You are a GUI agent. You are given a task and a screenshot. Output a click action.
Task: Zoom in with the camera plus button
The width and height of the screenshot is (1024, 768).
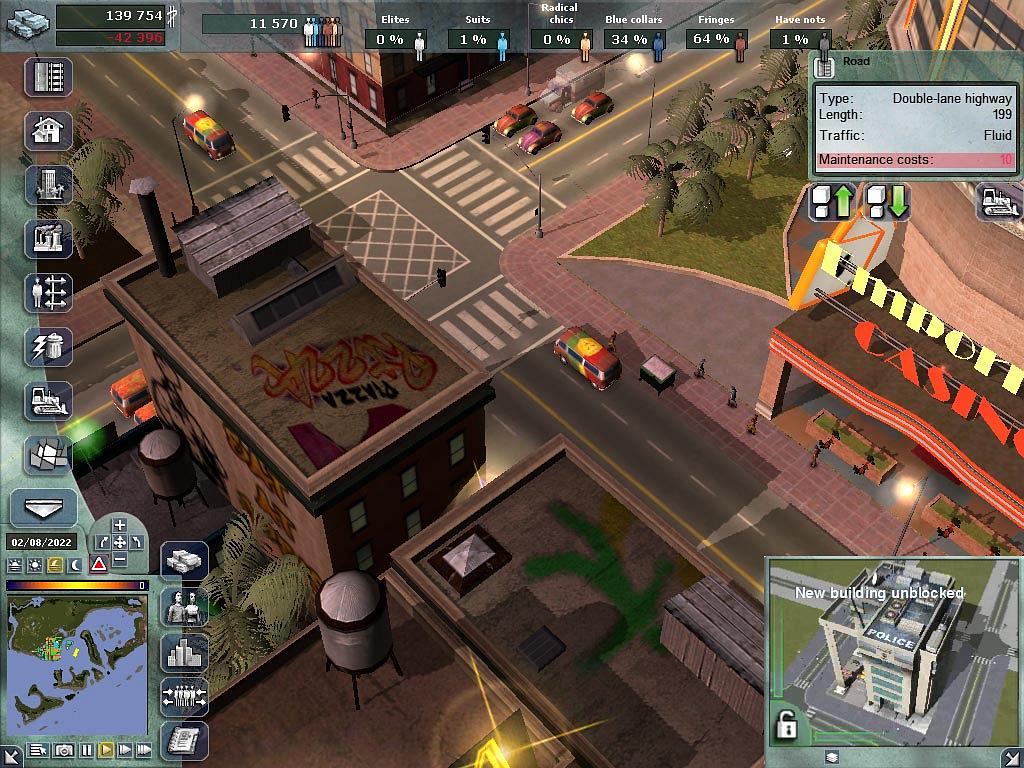point(120,525)
